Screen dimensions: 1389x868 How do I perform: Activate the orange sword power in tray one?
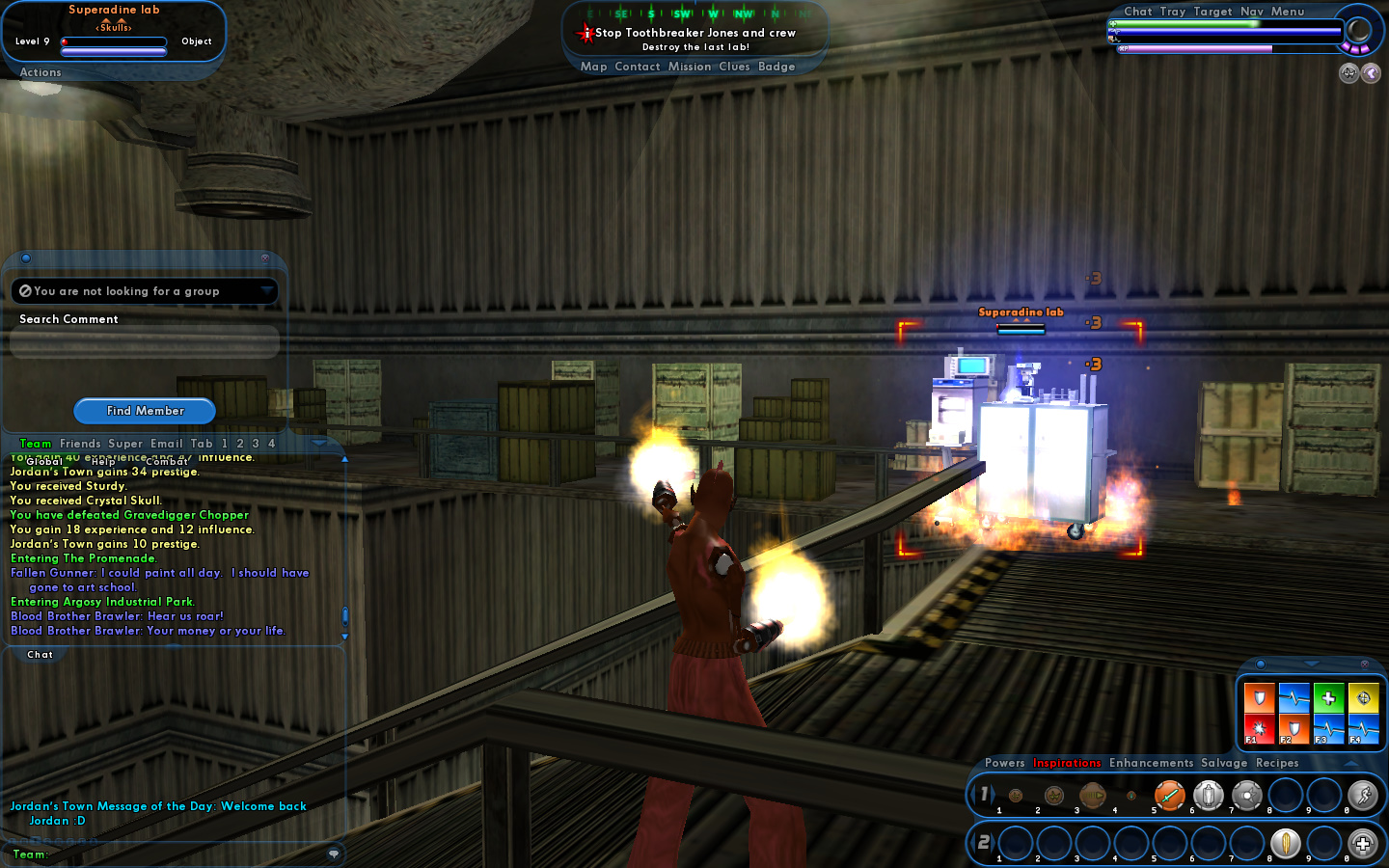(1169, 796)
